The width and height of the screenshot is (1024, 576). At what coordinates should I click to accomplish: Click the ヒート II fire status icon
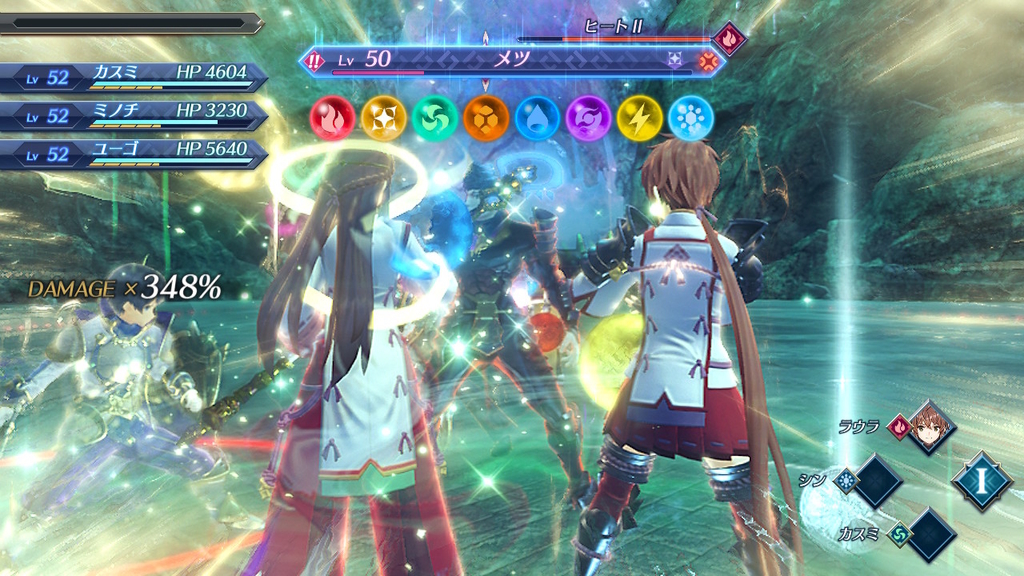click(729, 38)
